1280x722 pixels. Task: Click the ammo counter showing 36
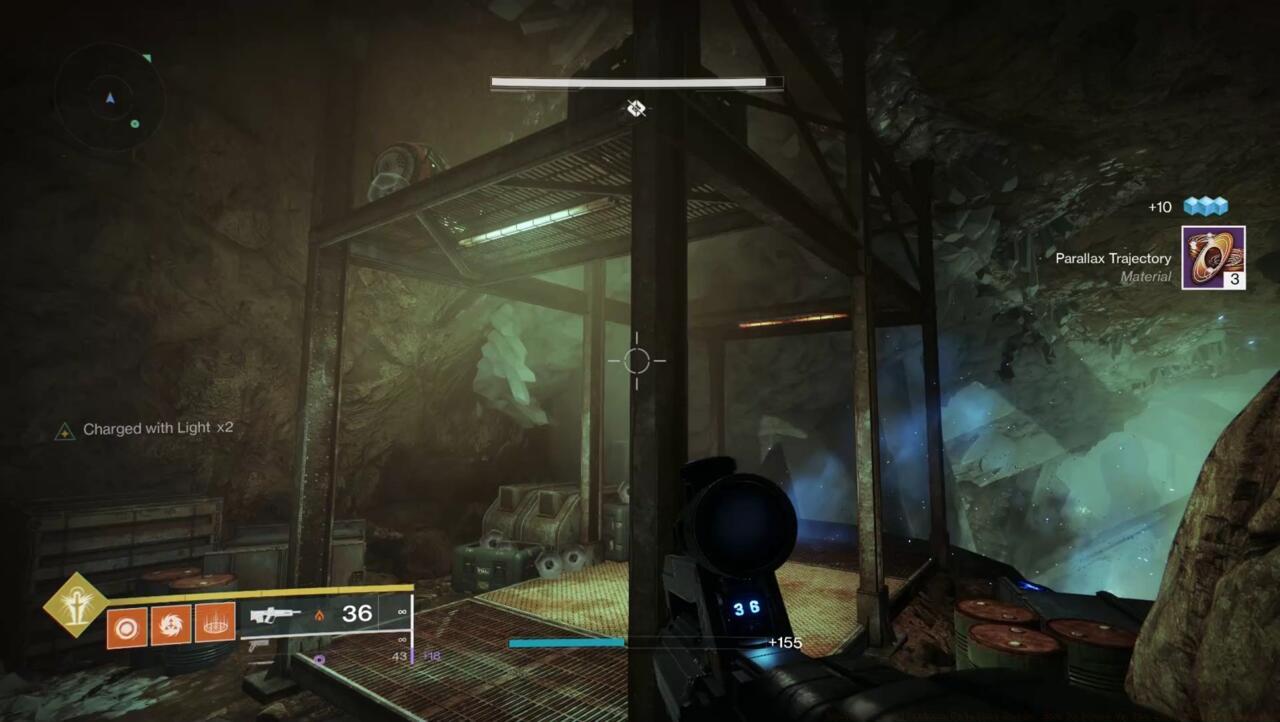[x=357, y=613]
